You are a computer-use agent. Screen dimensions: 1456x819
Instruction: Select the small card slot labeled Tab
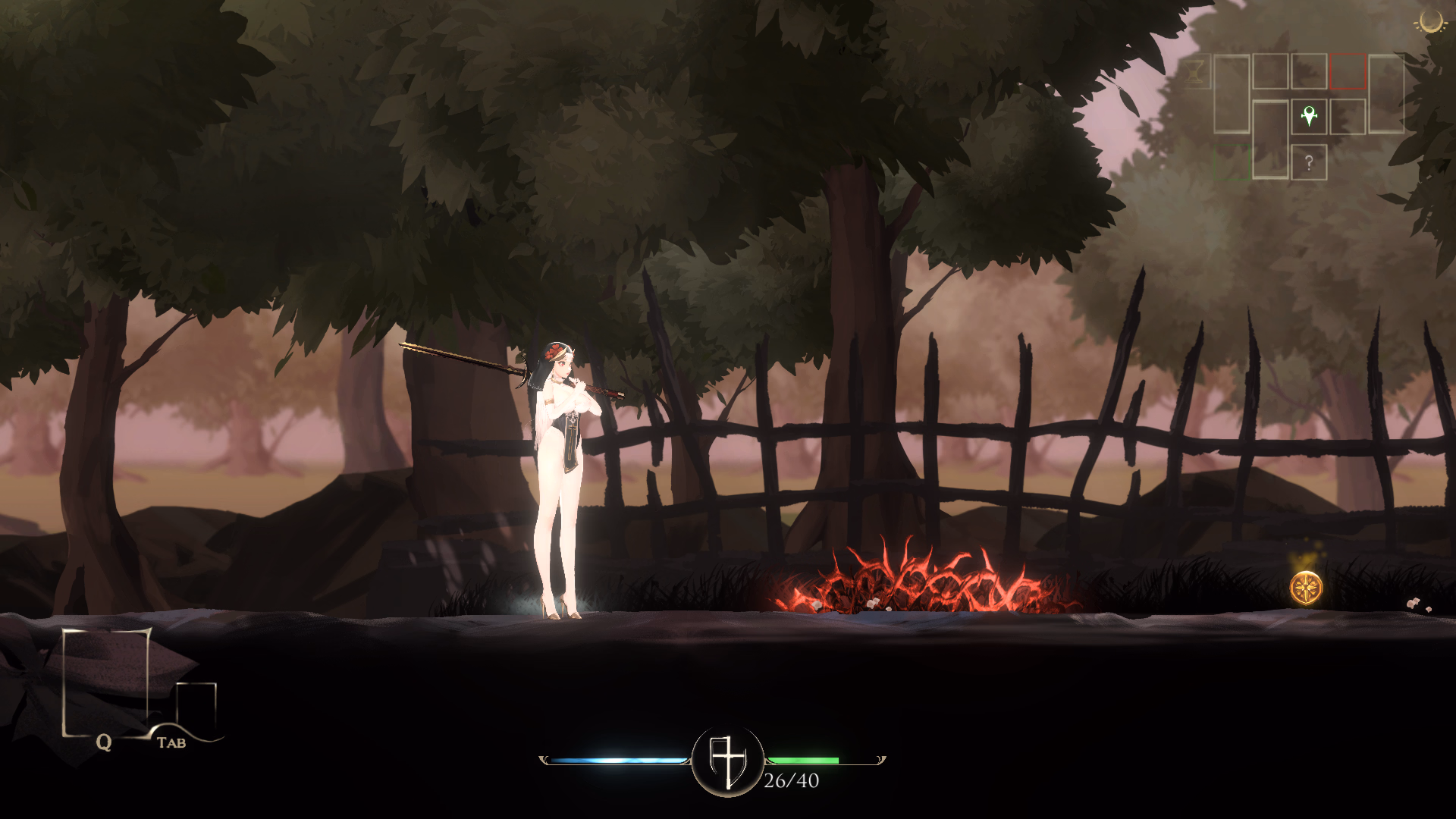(196, 707)
